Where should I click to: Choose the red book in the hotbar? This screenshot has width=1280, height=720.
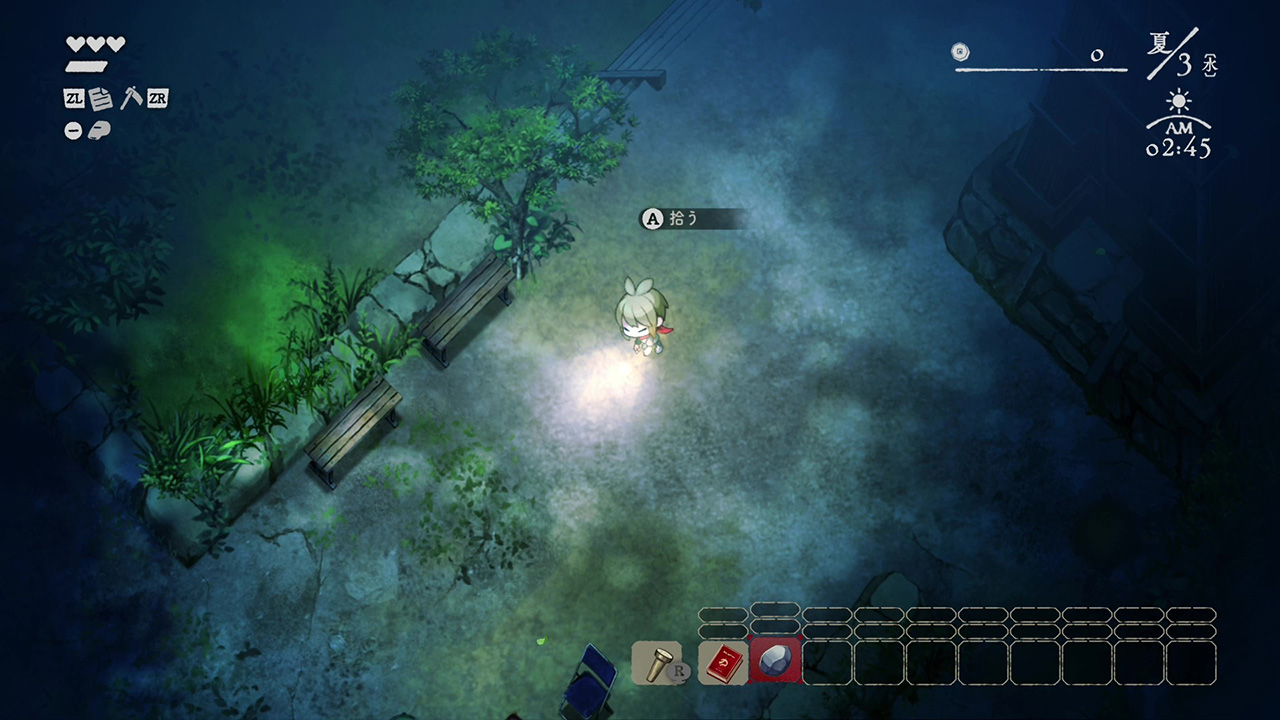point(722,662)
